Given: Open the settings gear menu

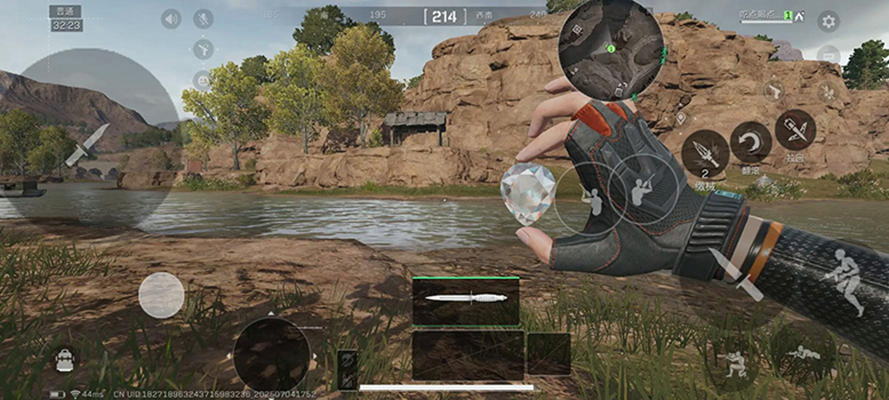Looking at the screenshot, I should click(x=828, y=21).
